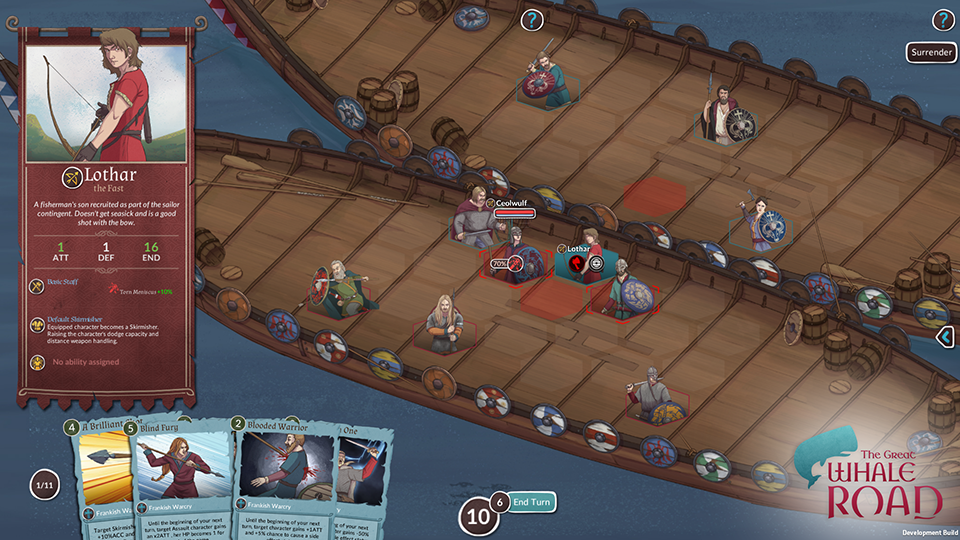End the current turn
The image size is (960, 540).
click(532, 502)
